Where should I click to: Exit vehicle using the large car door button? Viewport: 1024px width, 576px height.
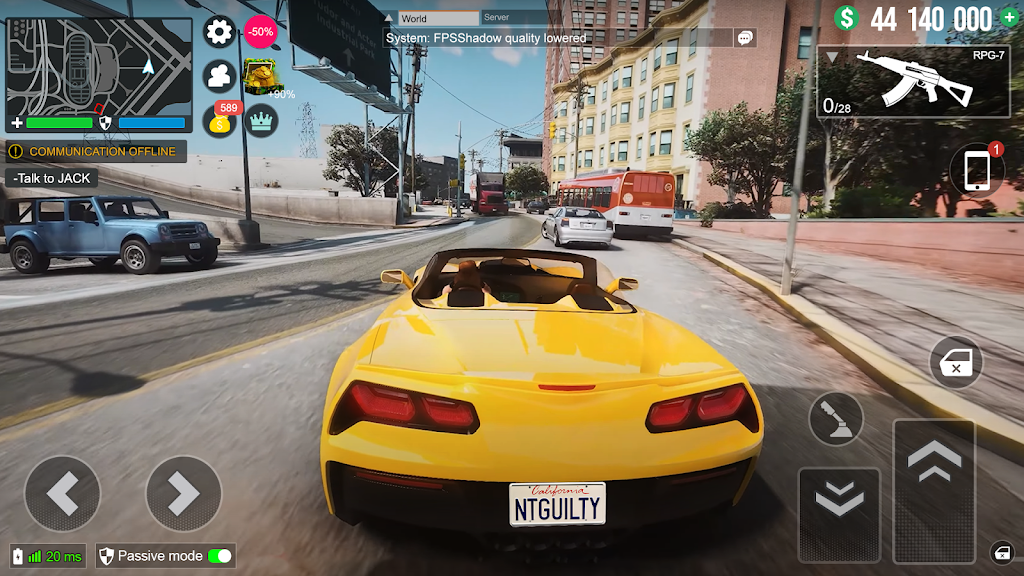[x=956, y=362]
